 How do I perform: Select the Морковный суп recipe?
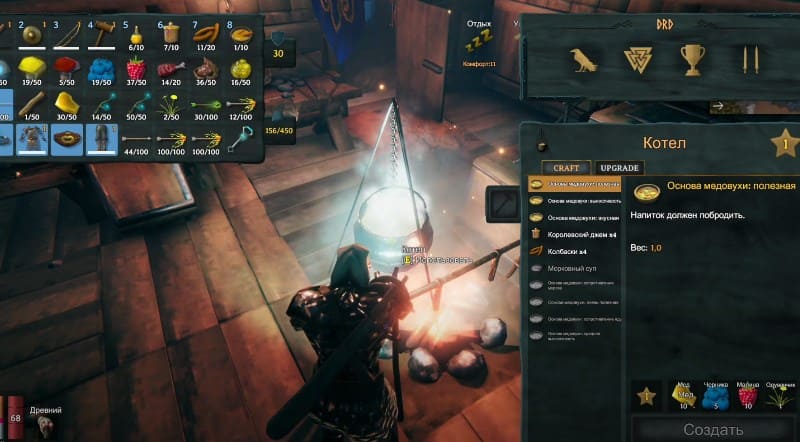(x=571, y=268)
